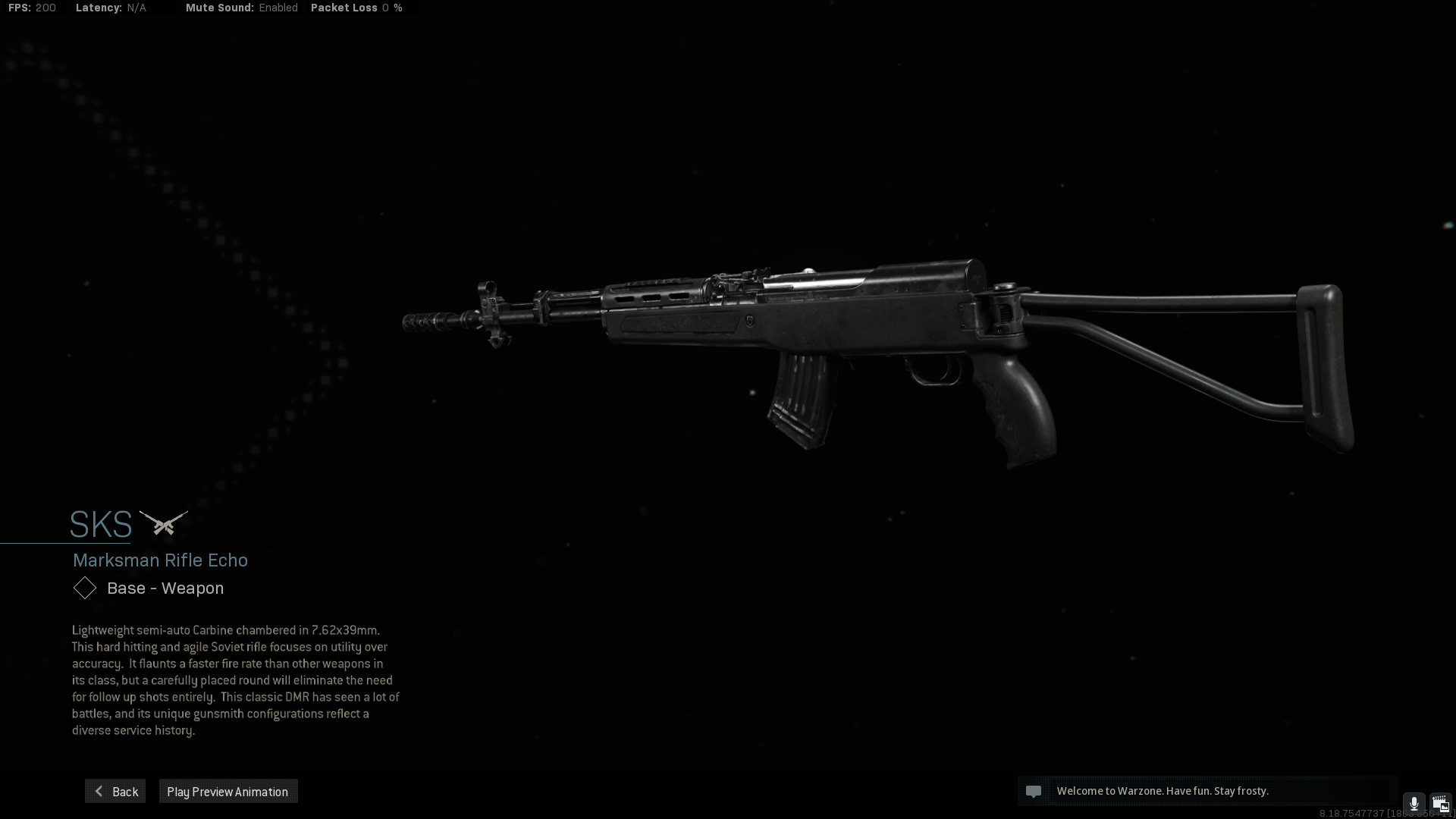Play the weapon preview animation
The image size is (1456, 819).
tap(227, 792)
